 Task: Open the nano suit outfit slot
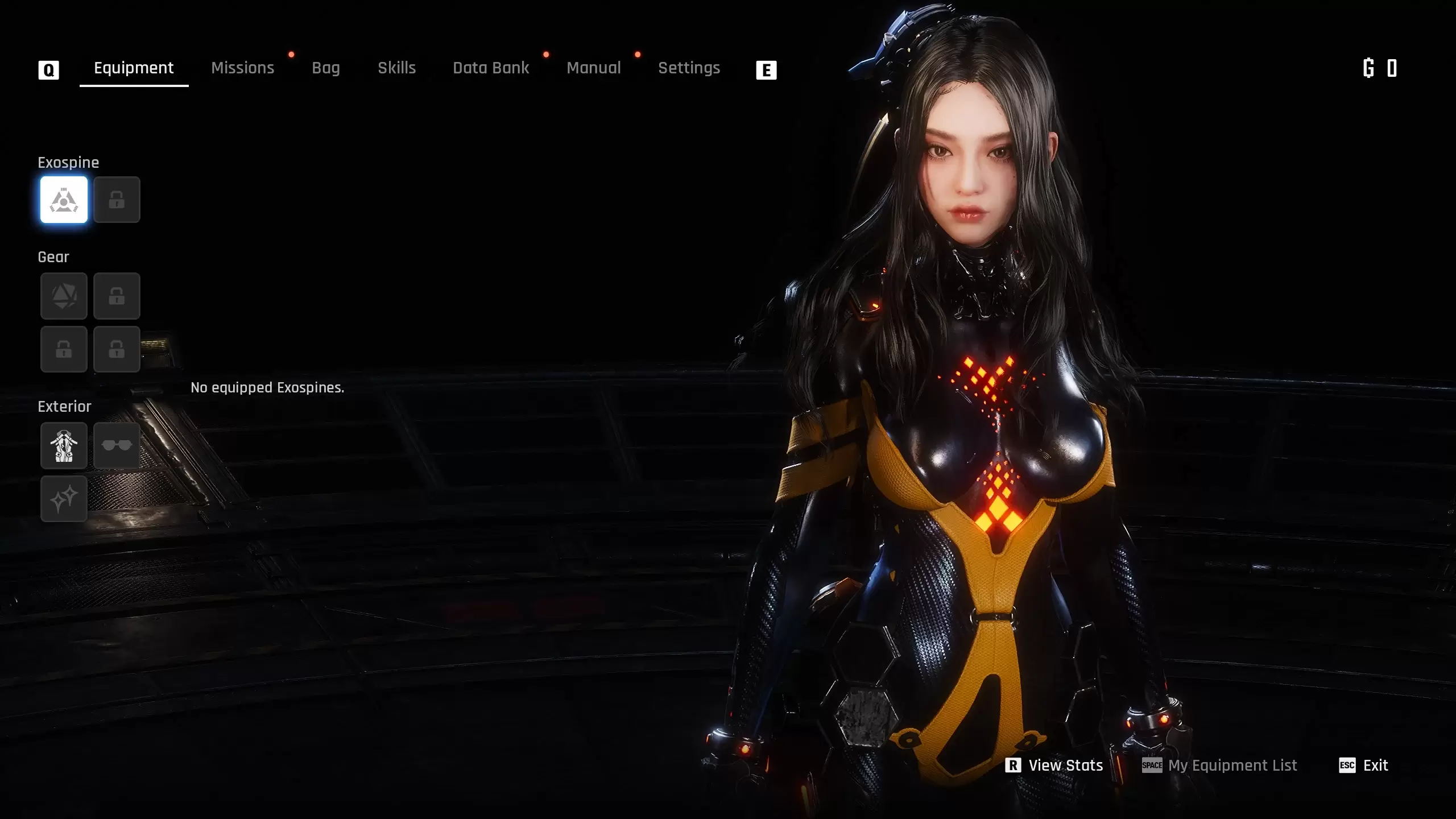pos(64,445)
